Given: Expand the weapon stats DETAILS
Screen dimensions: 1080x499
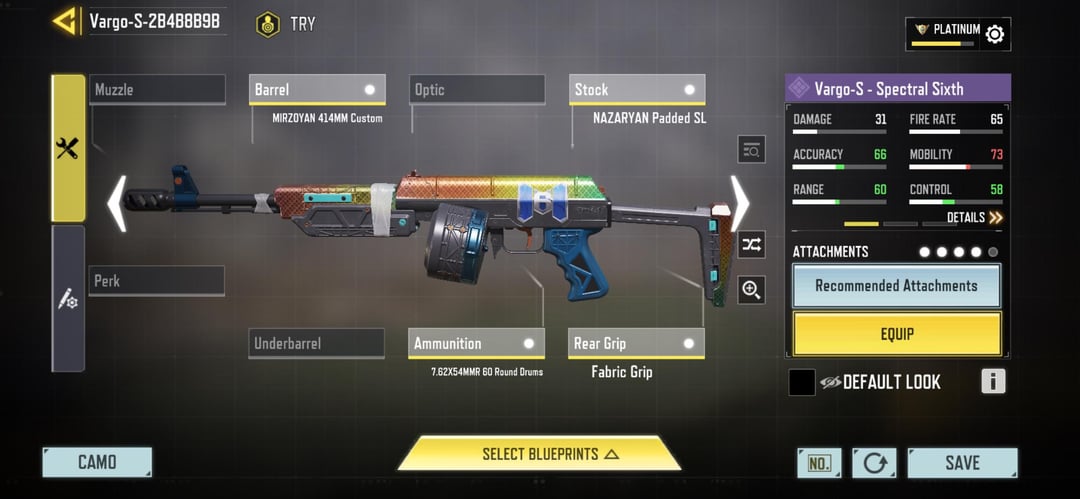Looking at the screenshot, I should [x=974, y=217].
